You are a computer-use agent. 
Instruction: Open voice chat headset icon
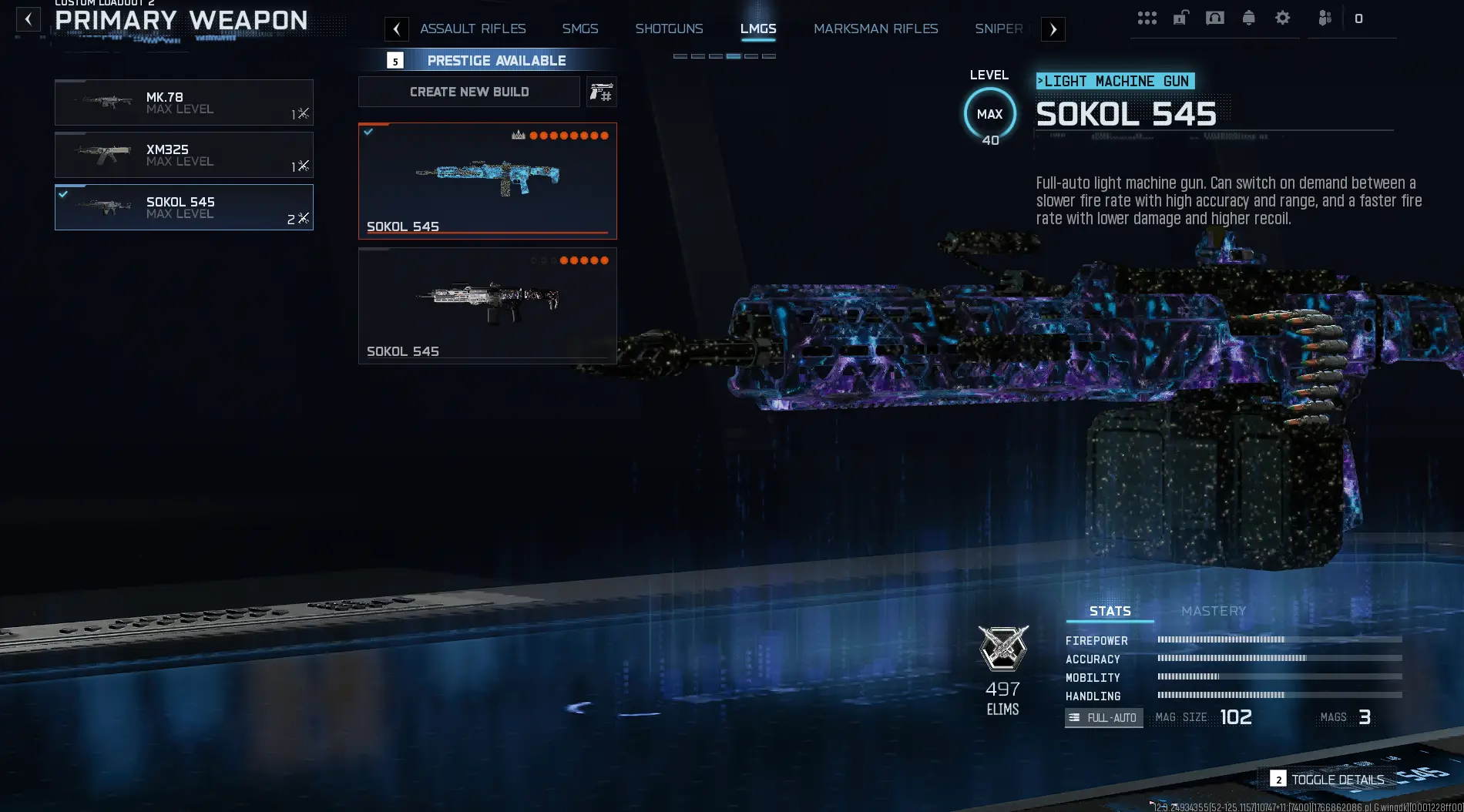(x=1215, y=17)
